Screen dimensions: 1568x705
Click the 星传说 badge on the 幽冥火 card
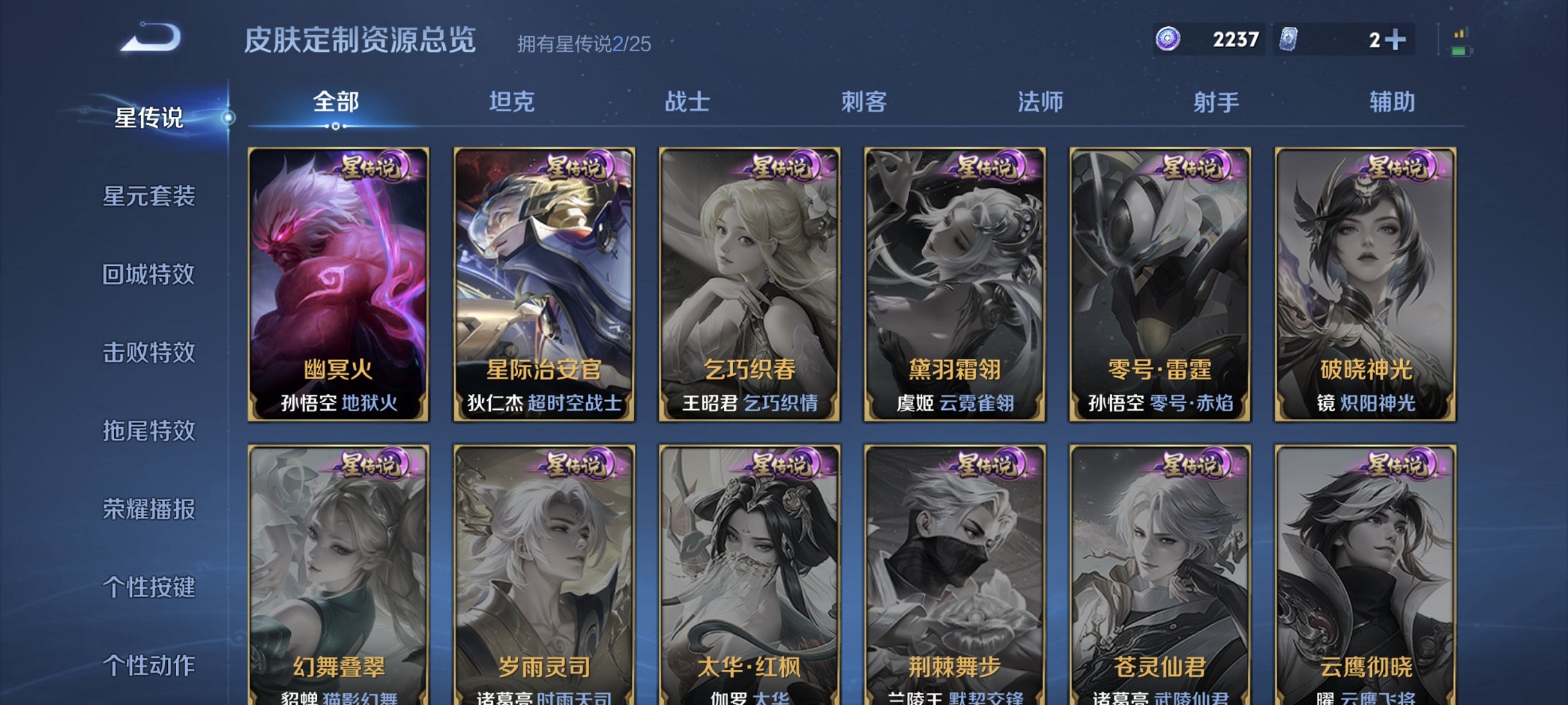[370, 167]
